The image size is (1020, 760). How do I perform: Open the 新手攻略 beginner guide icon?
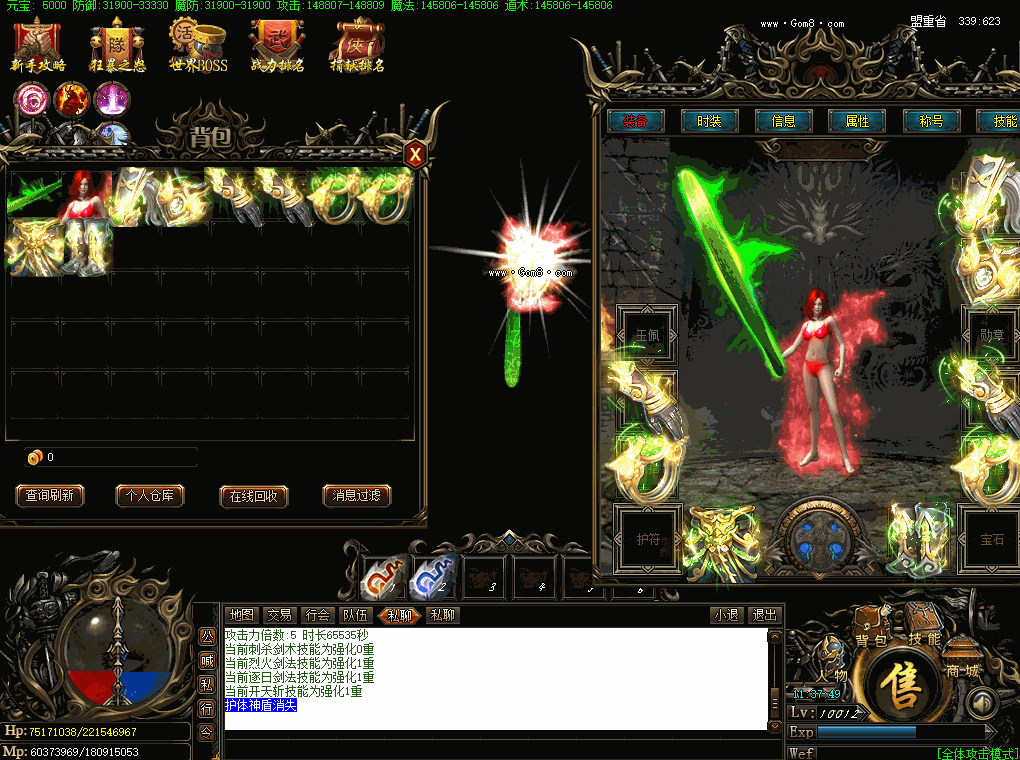38,45
